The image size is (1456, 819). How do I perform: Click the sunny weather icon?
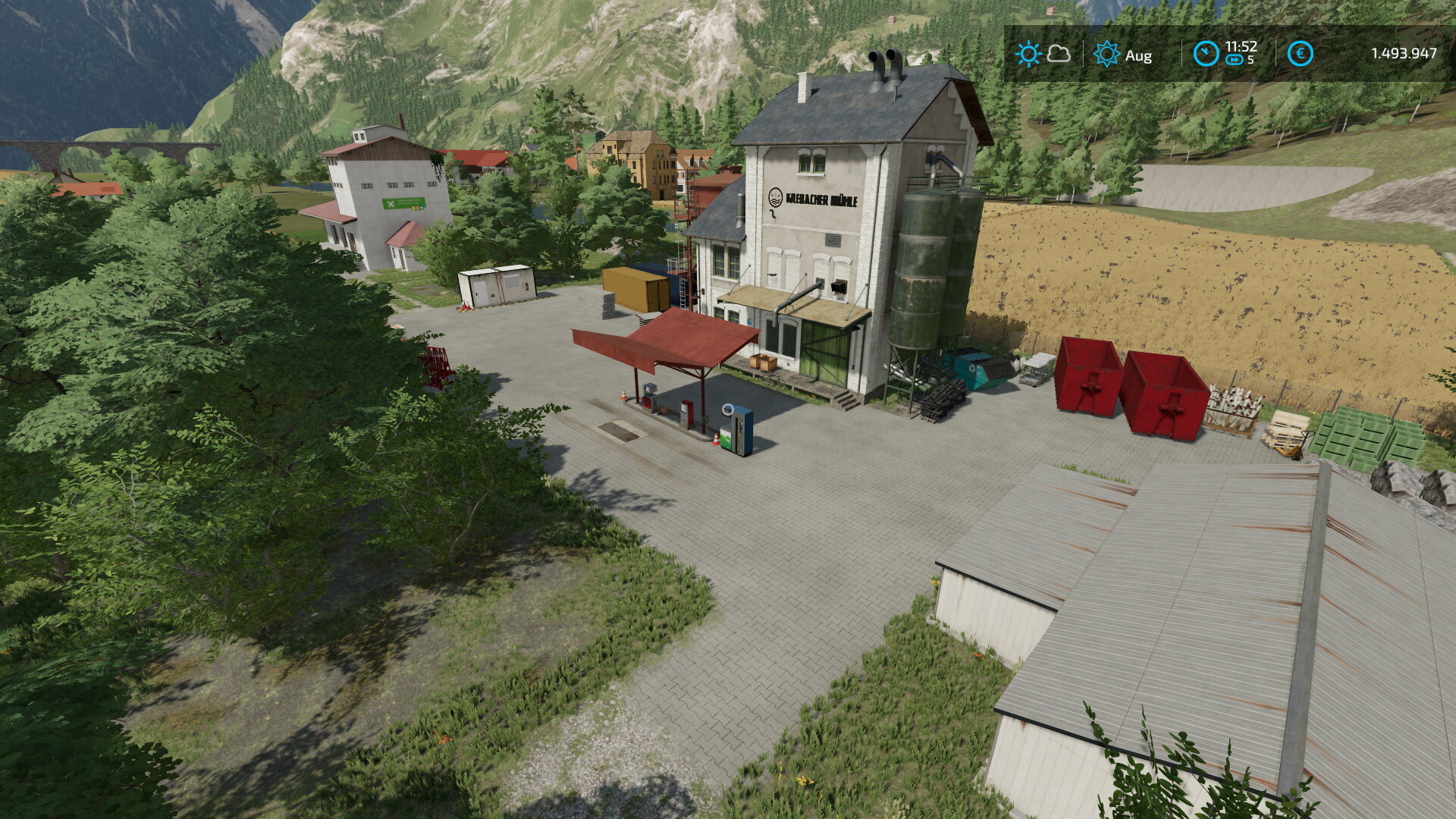(1028, 54)
